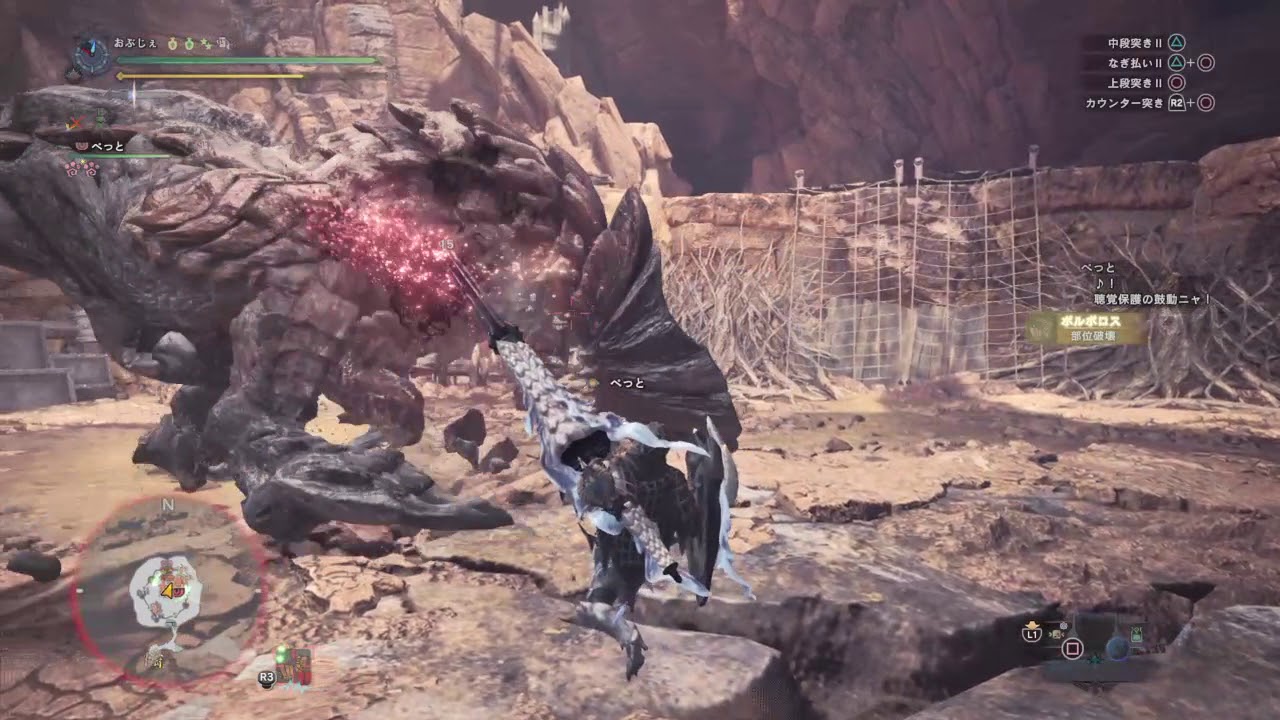1280x720 pixels.
Task: Click the triangle button icon beside 中段突き II
Action: coord(1177,43)
